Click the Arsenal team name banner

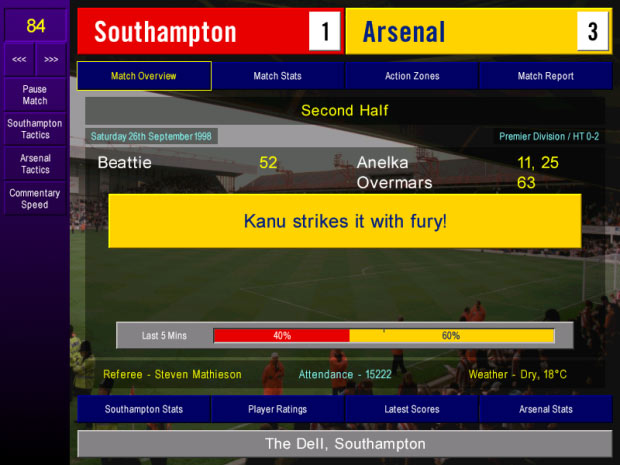tap(460, 32)
